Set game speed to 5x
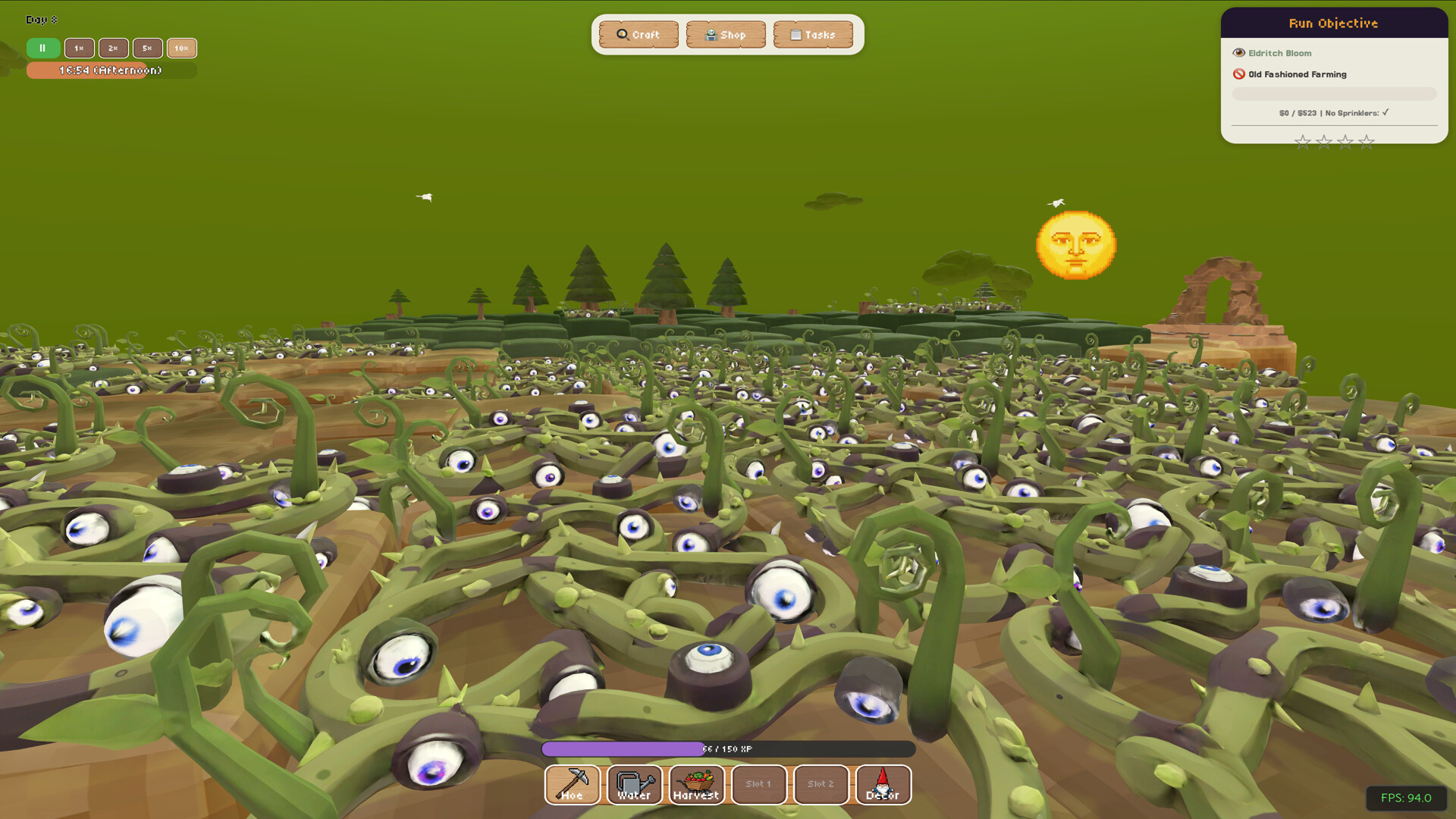This screenshot has width=1456, height=819. pyautogui.click(x=147, y=48)
